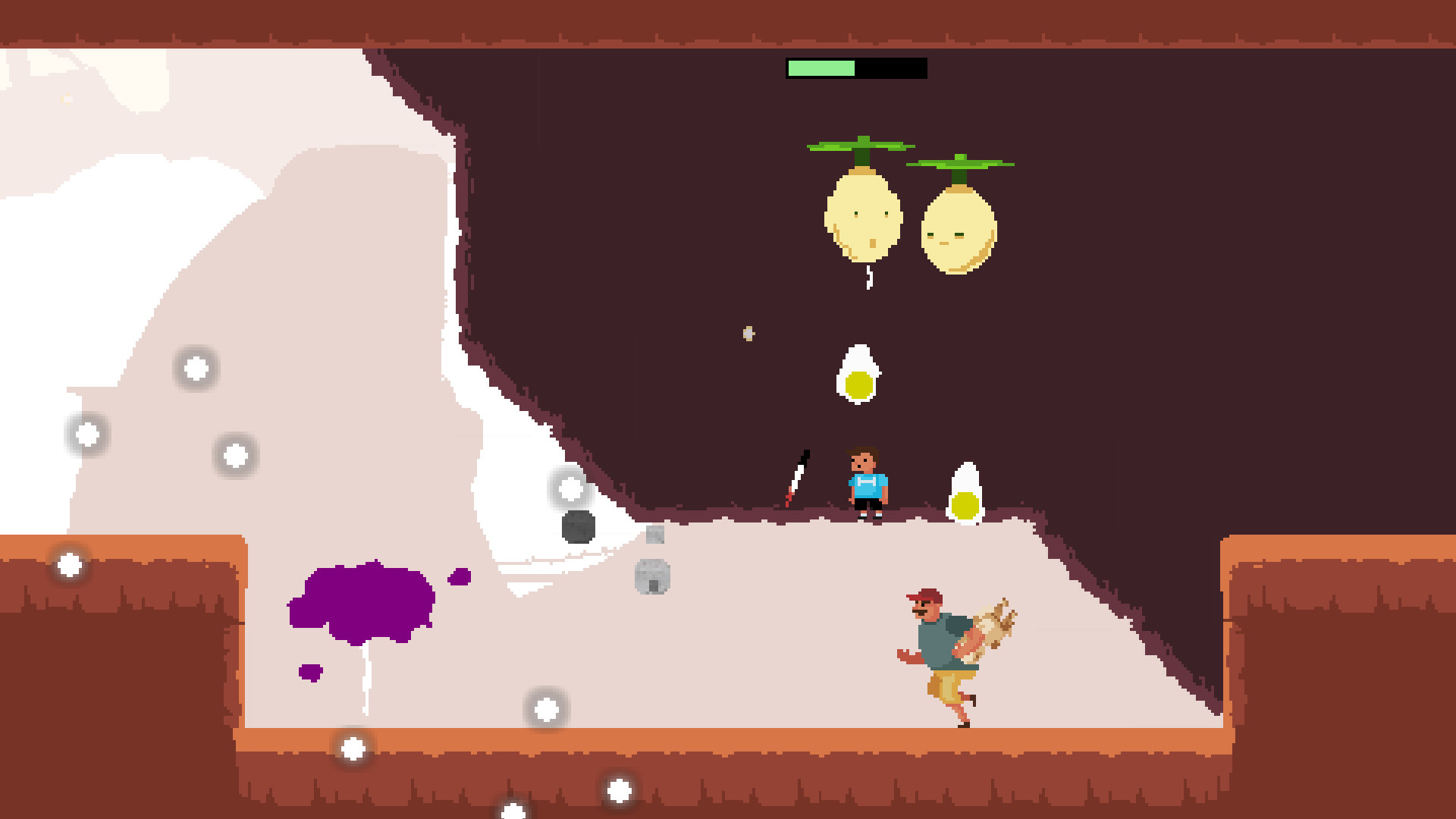The width and height of the screenshot is (1456, 819).
Task: Select the small purple droplet below the splat
Action: (309, 670)
